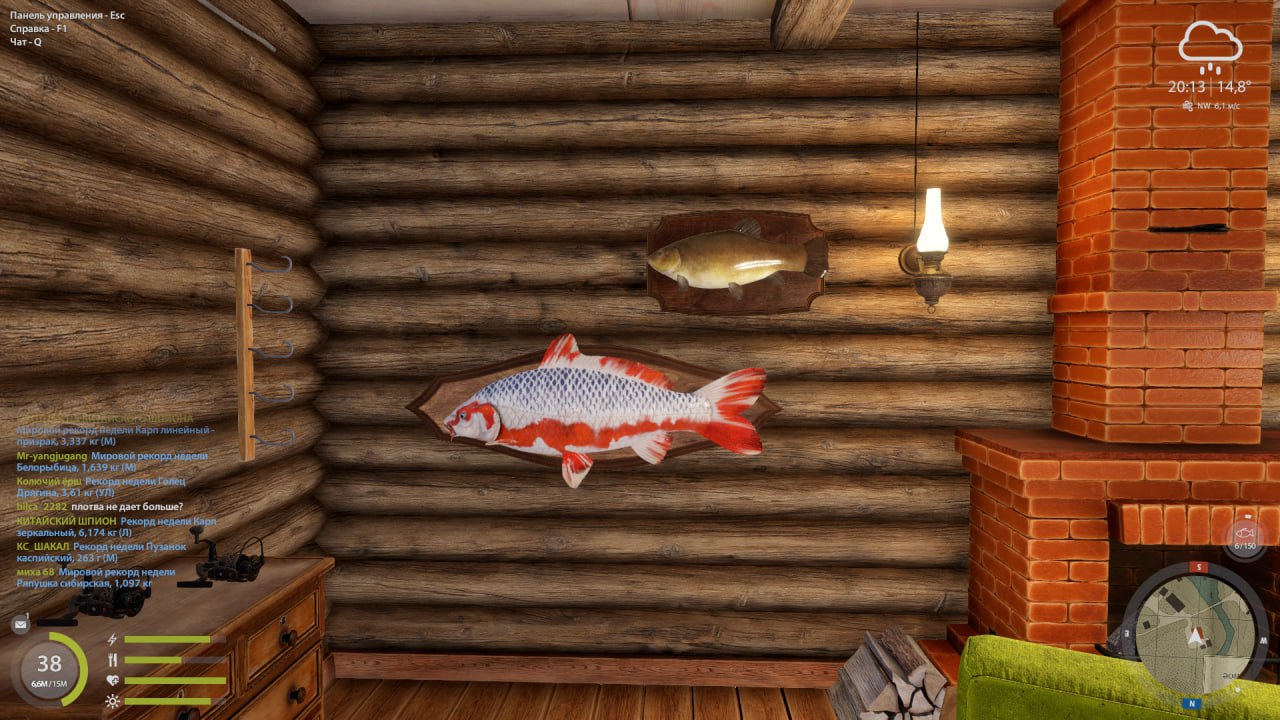Open the fish keepnet icon showing 6/150
This screenshot has height=720, width=1280.
1245,536
